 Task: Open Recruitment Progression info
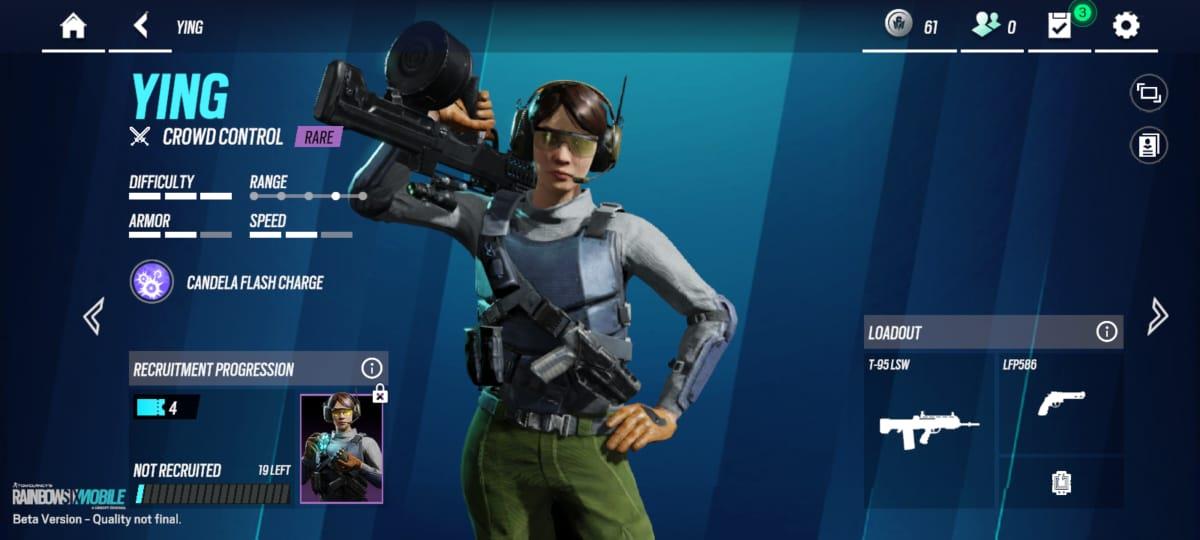pos(371,369)
